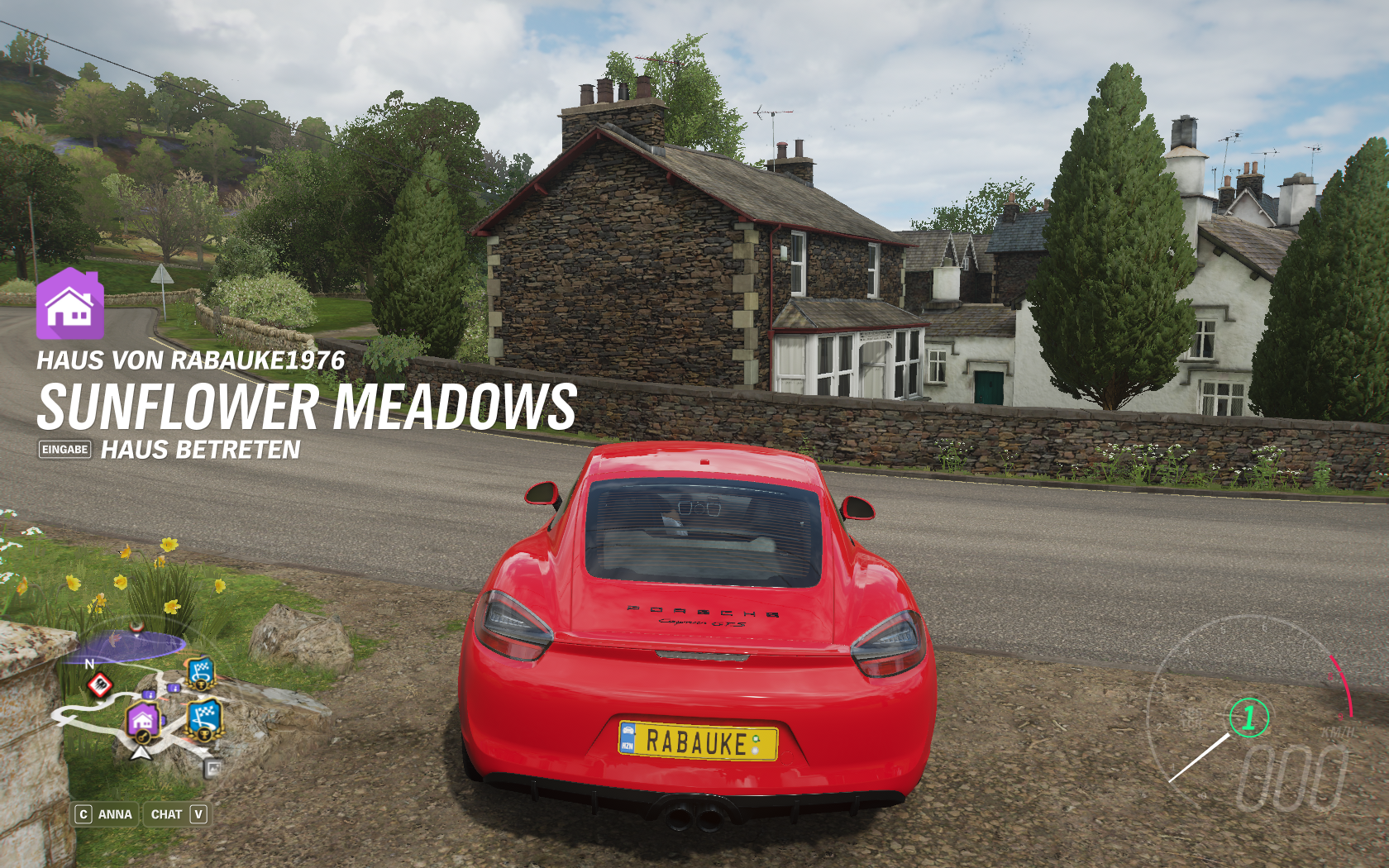
Task: Select the gray photo marker on minimap
Action: (x=213, y=769)
